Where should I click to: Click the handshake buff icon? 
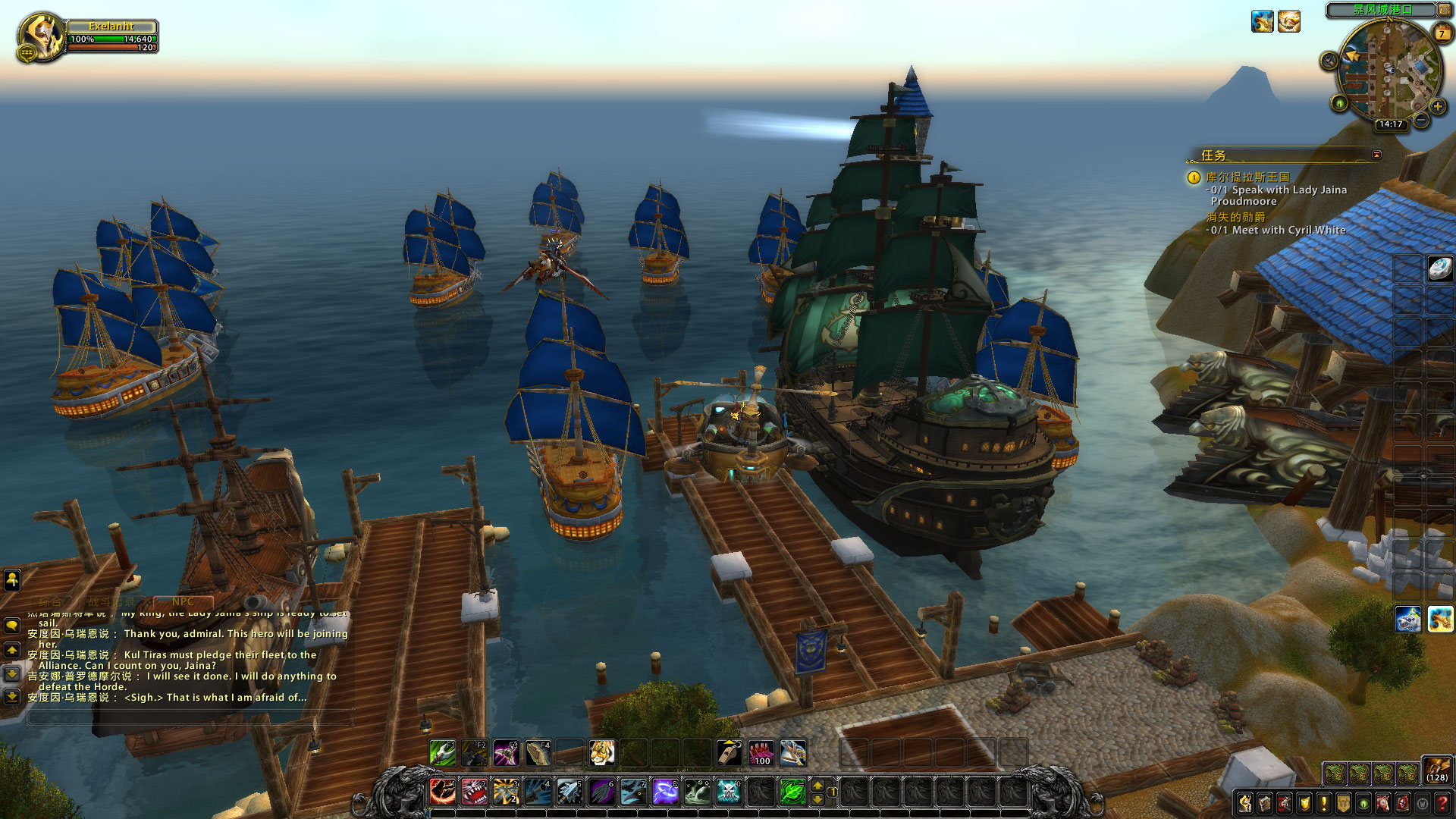[x=1289, y=21]
